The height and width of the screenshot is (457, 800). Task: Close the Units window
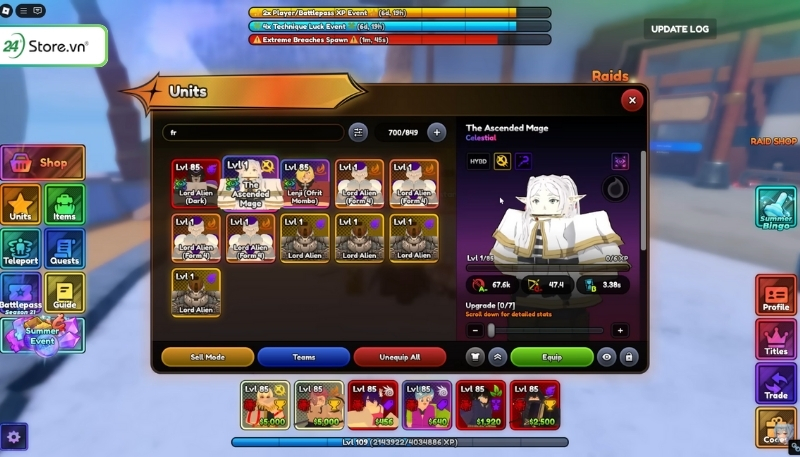click(631, 100)
